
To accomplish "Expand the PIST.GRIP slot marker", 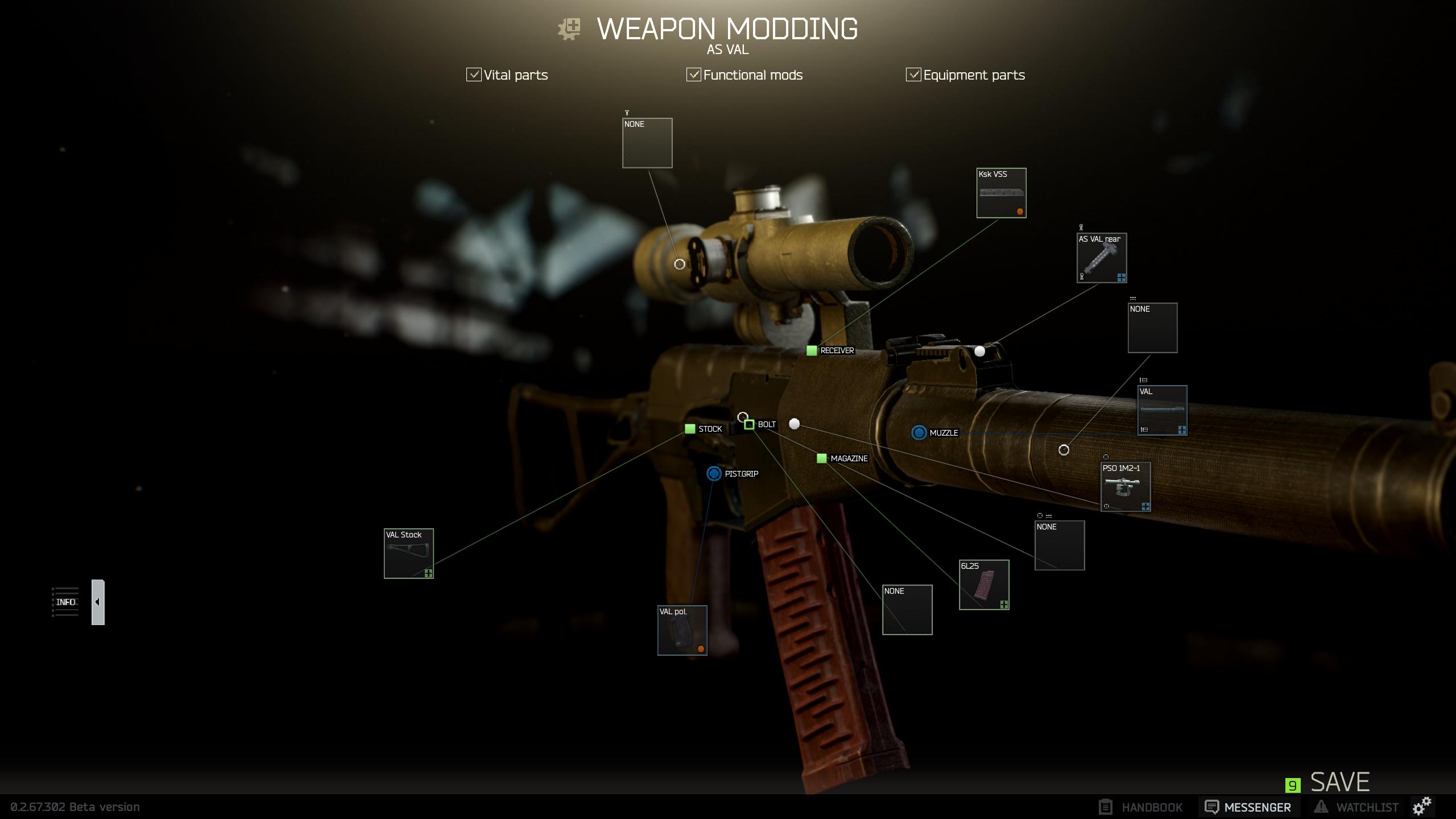I will tap(714, 473).
